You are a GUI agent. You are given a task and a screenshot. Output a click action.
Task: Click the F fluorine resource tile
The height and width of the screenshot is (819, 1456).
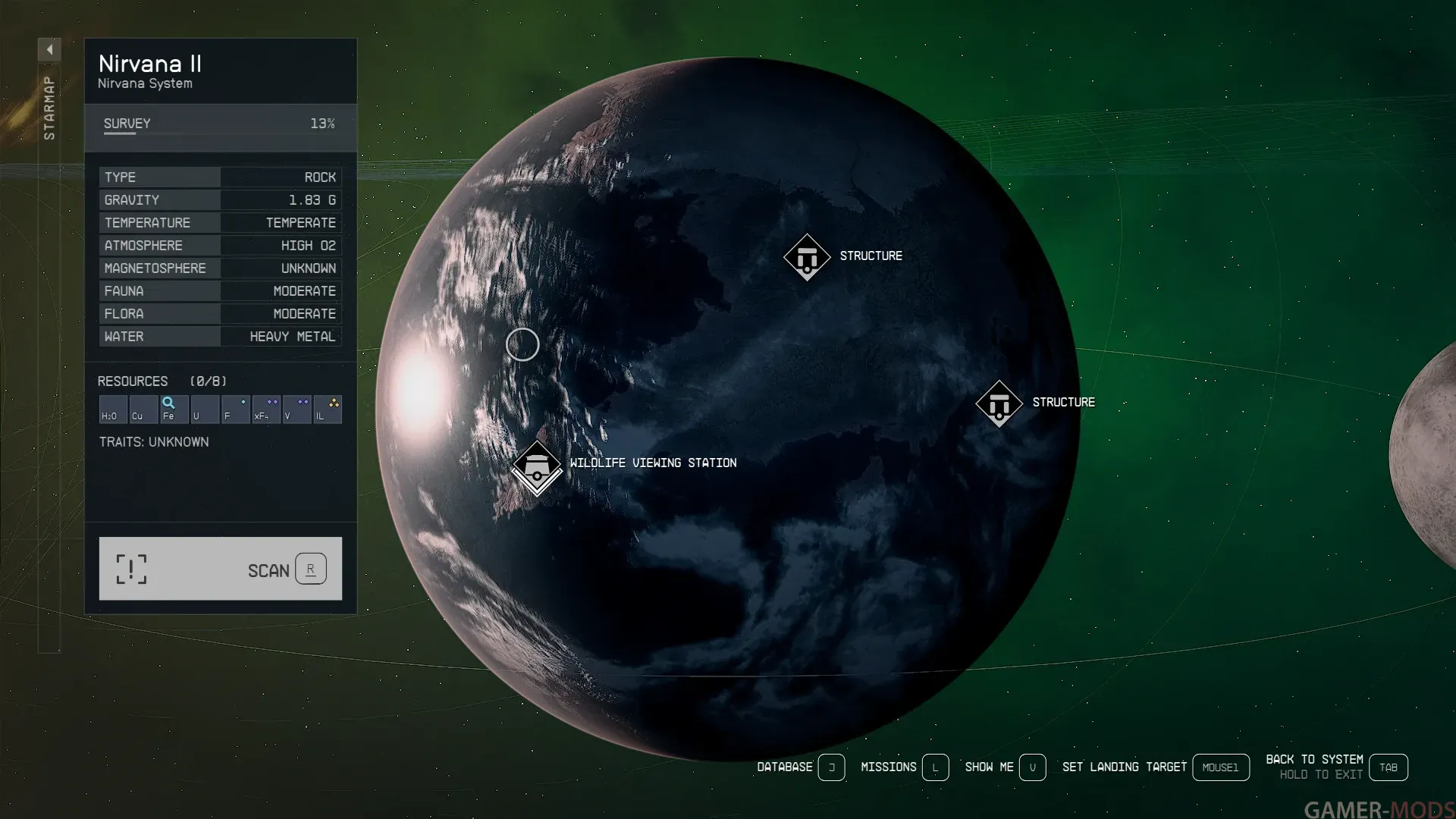click(x=235, y=409)
